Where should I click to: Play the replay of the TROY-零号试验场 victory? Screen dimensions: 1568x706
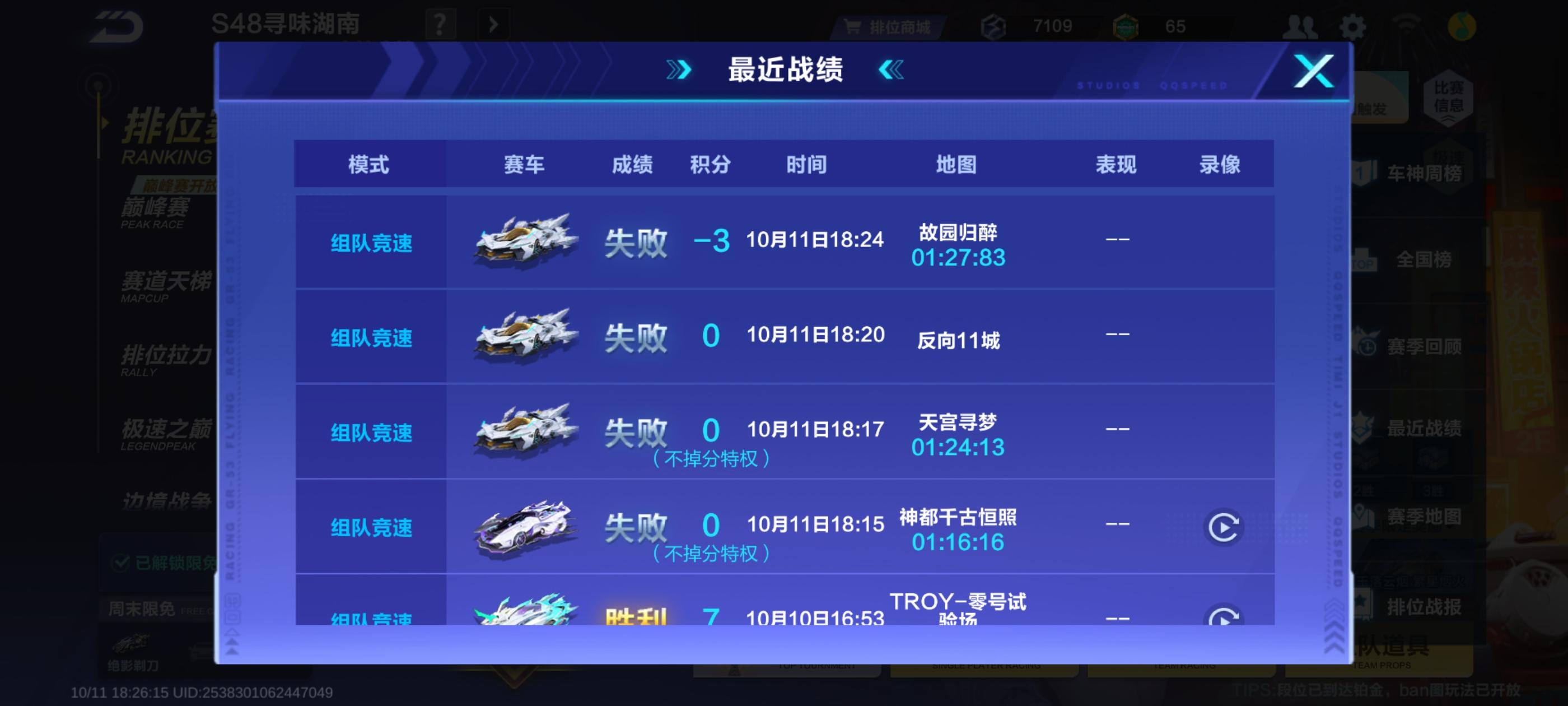1225,620
